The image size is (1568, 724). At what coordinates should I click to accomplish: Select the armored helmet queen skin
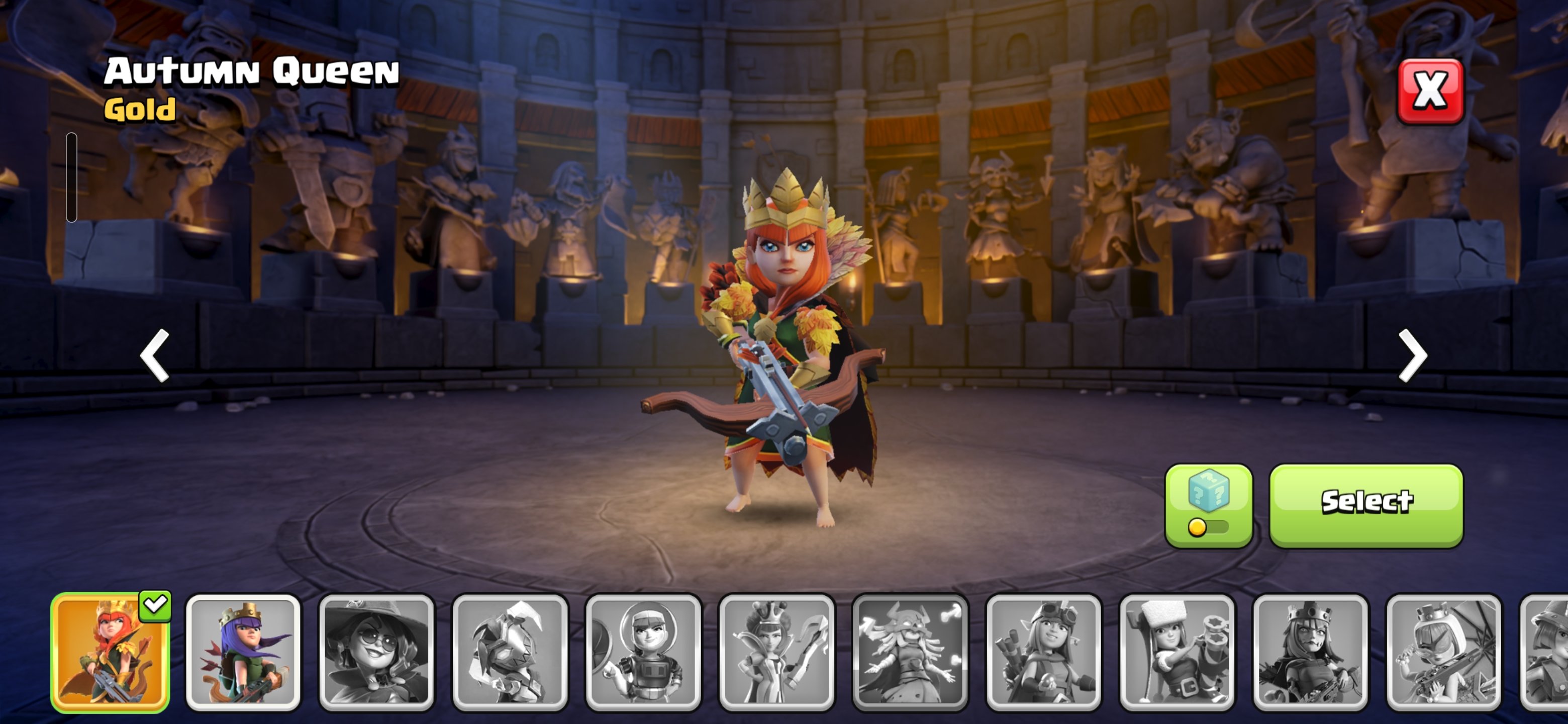pyautogui.click(x=510, y=652)
